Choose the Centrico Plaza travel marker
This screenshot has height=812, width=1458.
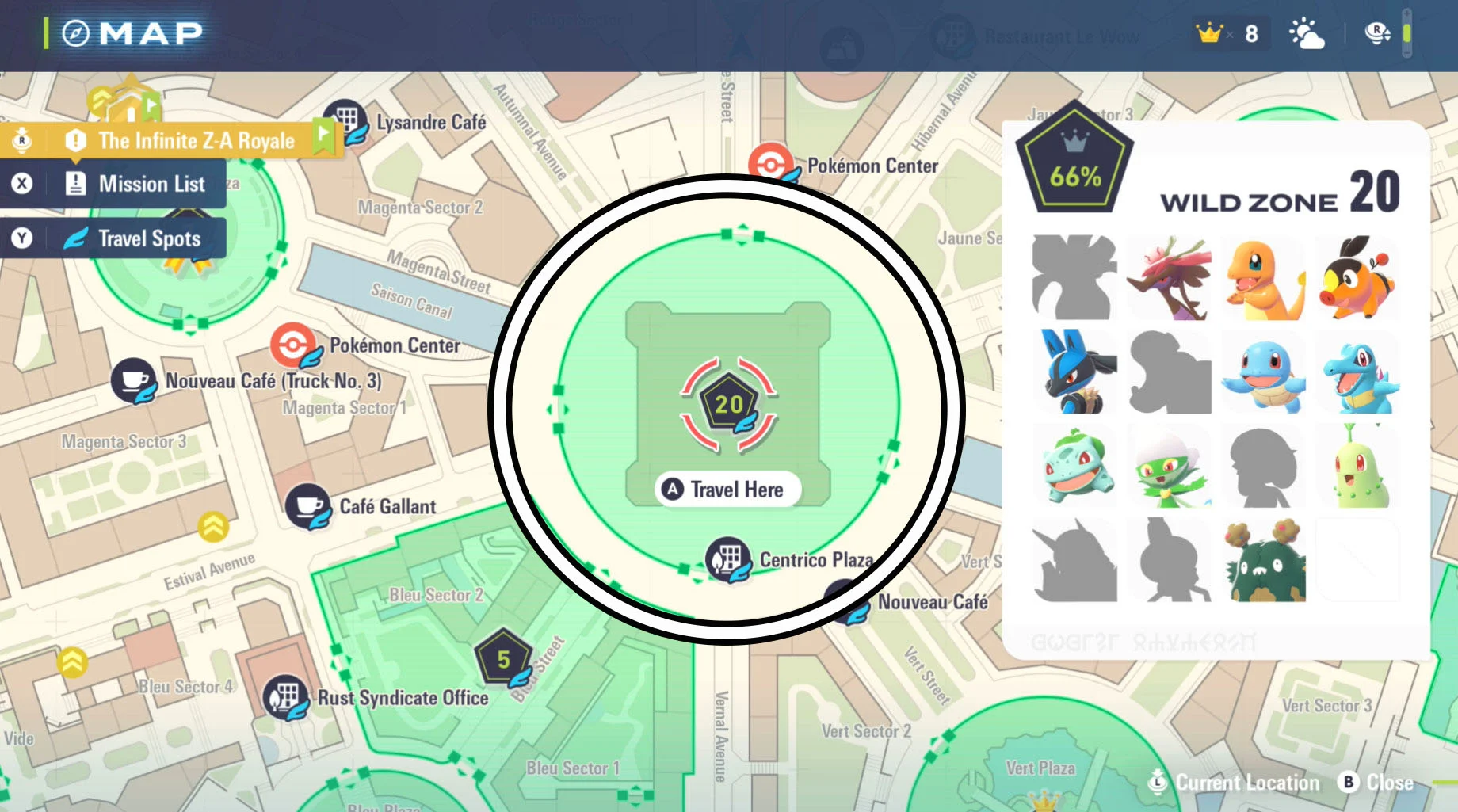tap(728, 559)
